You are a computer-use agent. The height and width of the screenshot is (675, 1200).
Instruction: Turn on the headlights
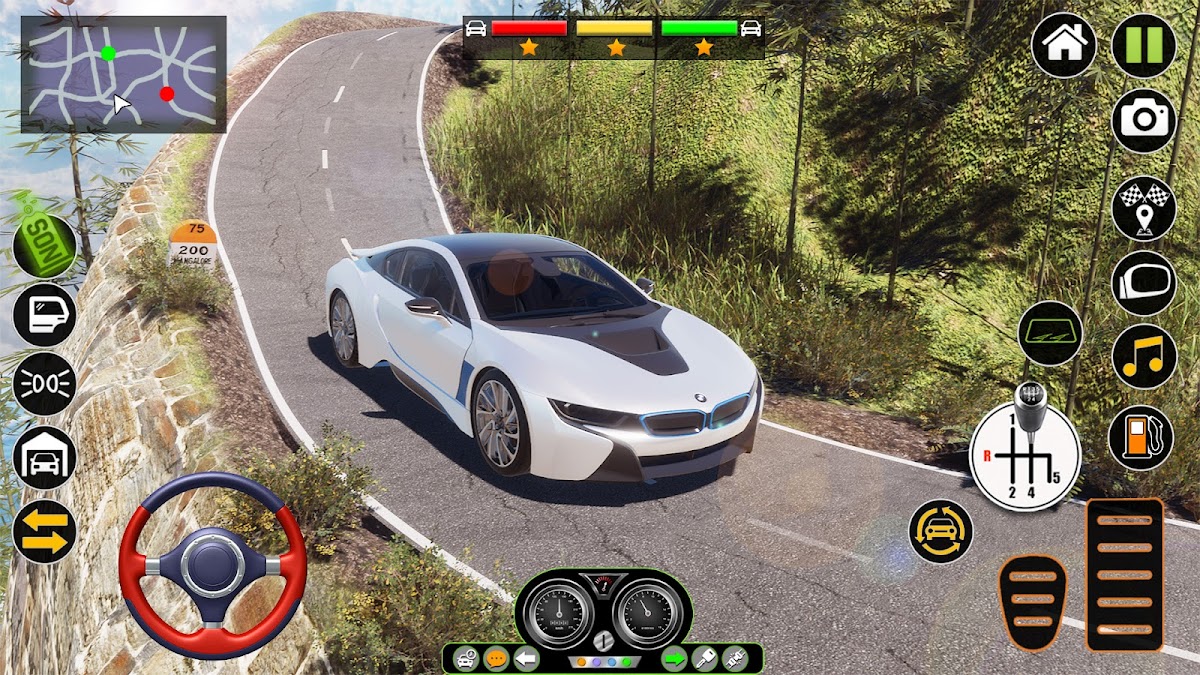point(45,384)
